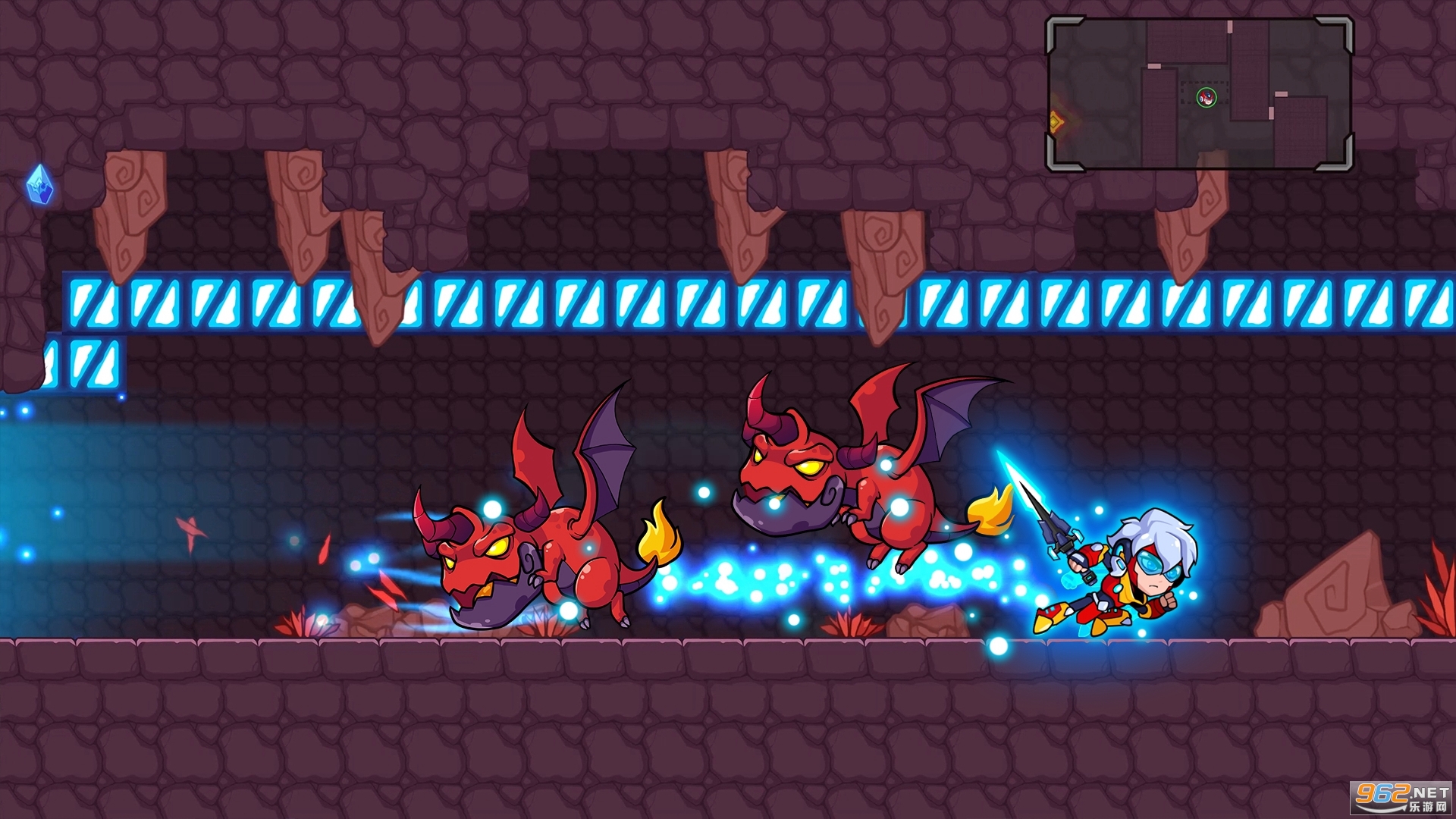Select the player marker on the minimap
Screen dimensions: 1456x819
(1206, 97)
